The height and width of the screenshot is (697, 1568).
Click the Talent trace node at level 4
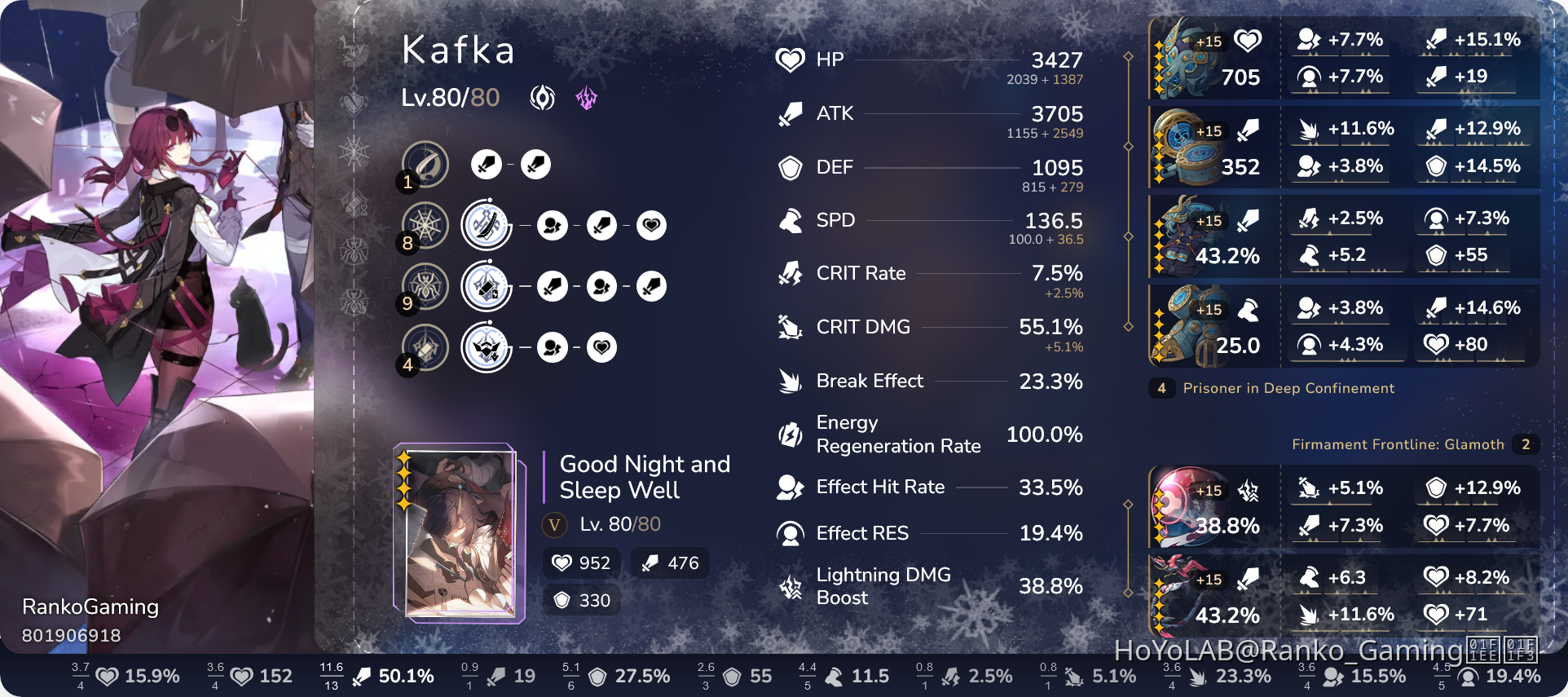point(425,347)
